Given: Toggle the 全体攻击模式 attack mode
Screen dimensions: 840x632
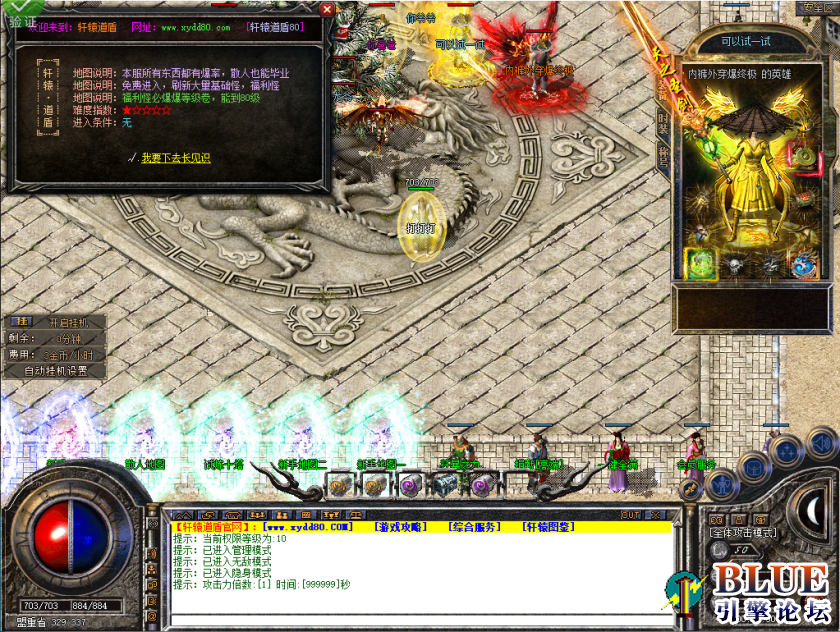Looking at the screenshot, I should pos(743,533).
